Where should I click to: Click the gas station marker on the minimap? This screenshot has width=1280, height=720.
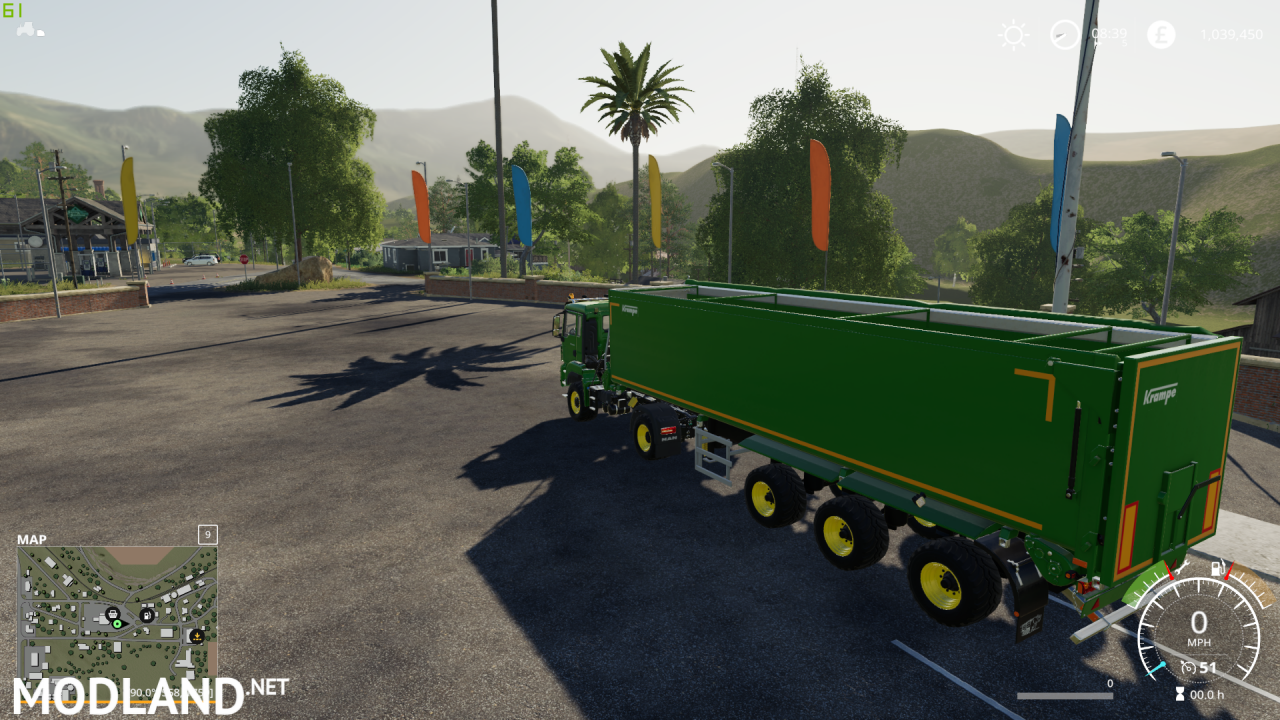click(146, 614)
